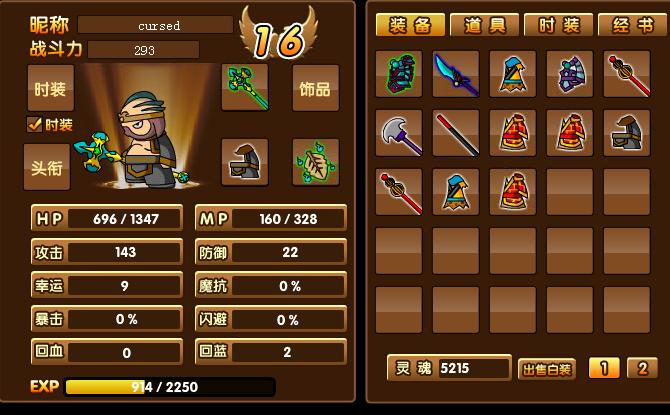Open the 道具 items tab
670x415 pixels.
coord(483,26)
